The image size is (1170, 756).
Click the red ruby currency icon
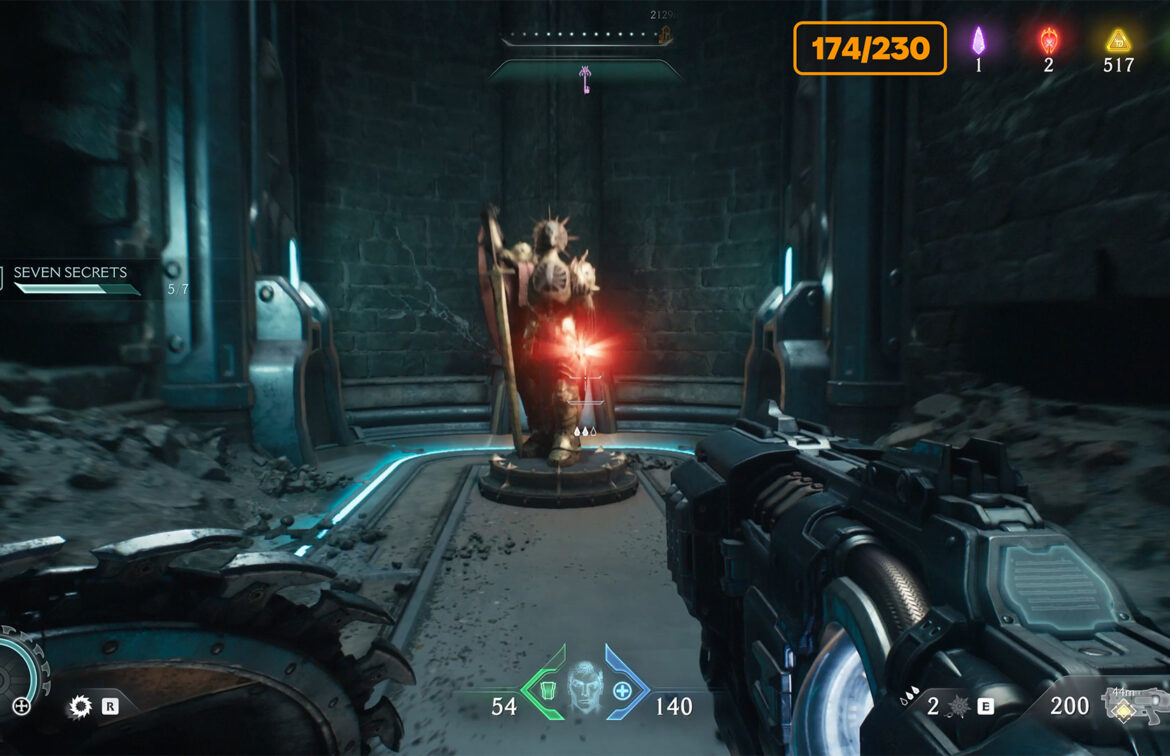1048,41
